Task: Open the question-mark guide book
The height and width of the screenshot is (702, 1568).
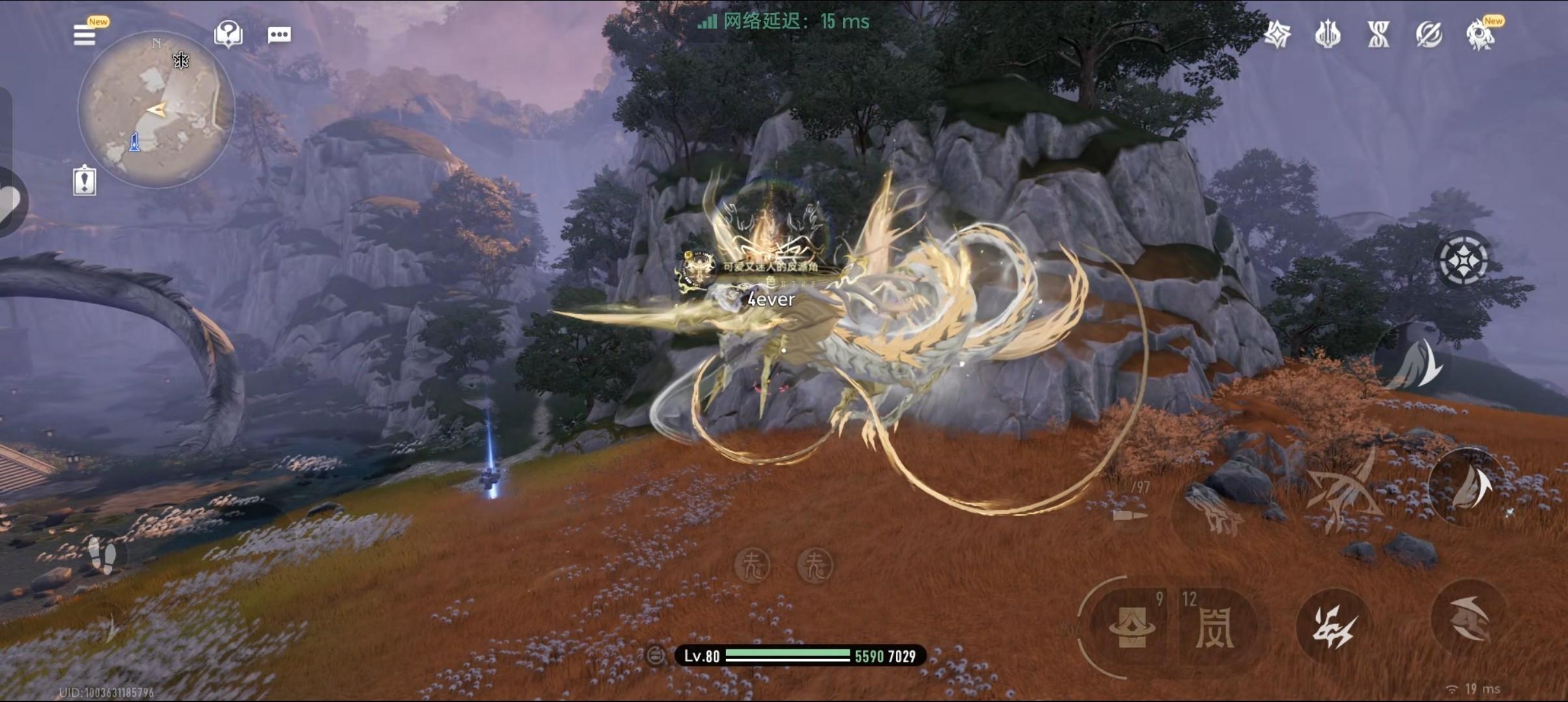Action: pyautogui.click(x=228, y=34)
